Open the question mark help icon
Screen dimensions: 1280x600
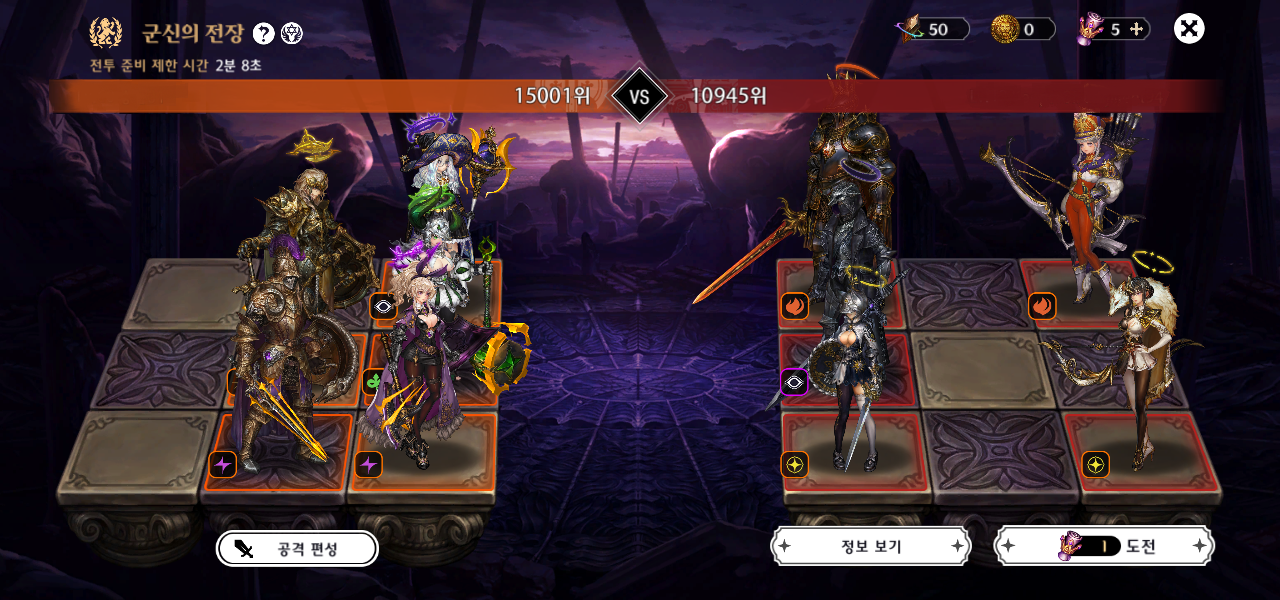[x=263, y=34]
